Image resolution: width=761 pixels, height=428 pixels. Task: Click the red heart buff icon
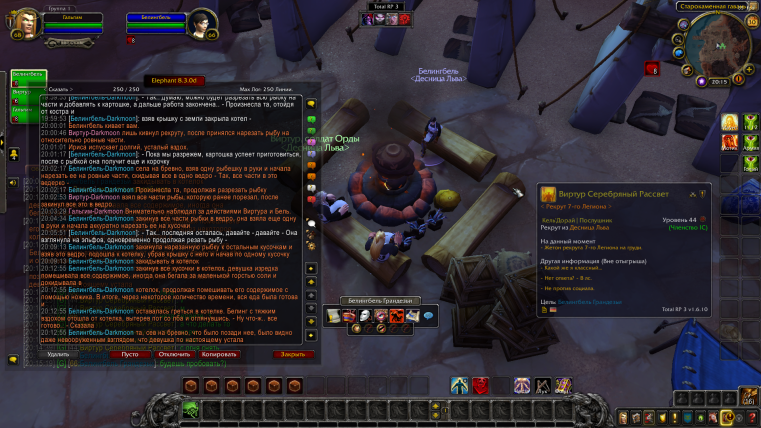tap(652, 69)
